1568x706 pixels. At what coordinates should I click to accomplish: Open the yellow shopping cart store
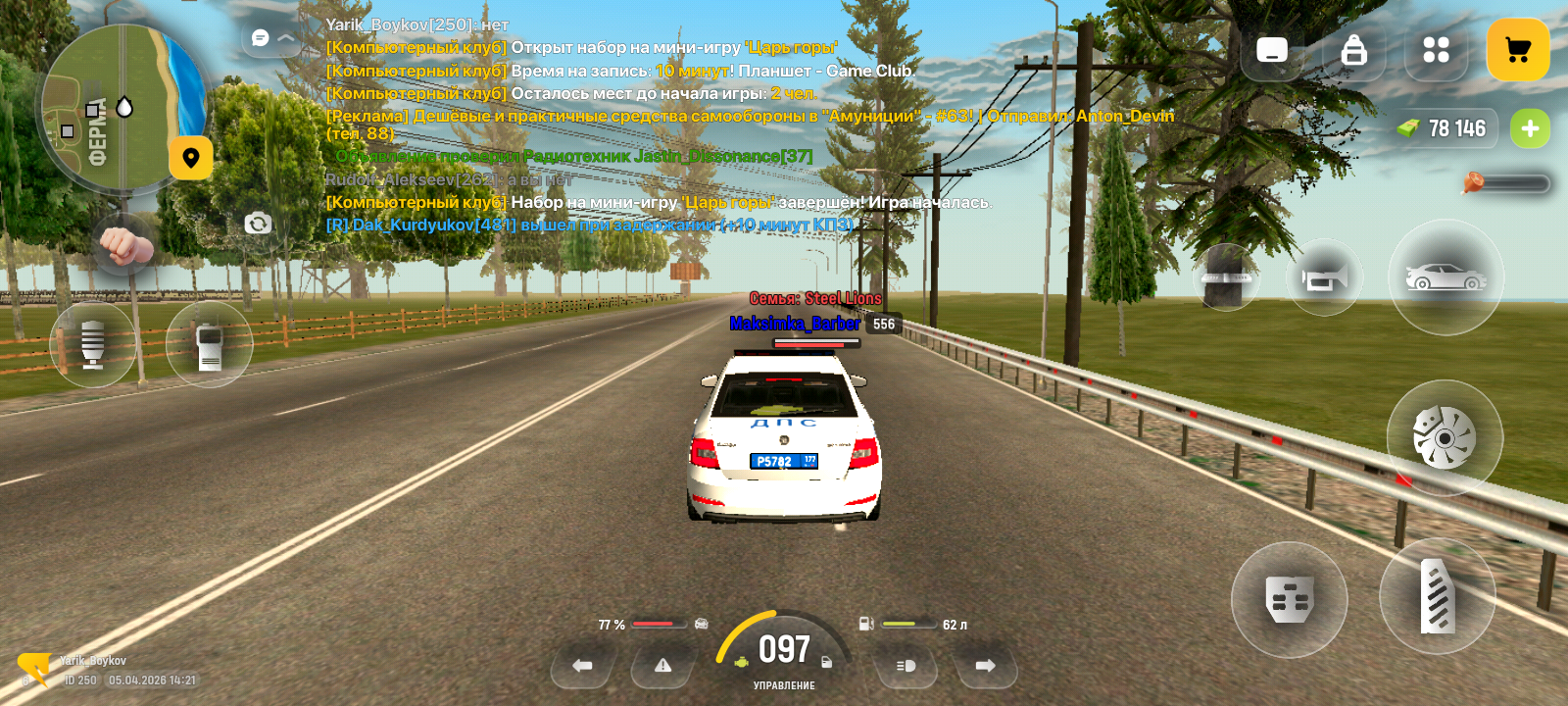click(x=1517, y=50)
